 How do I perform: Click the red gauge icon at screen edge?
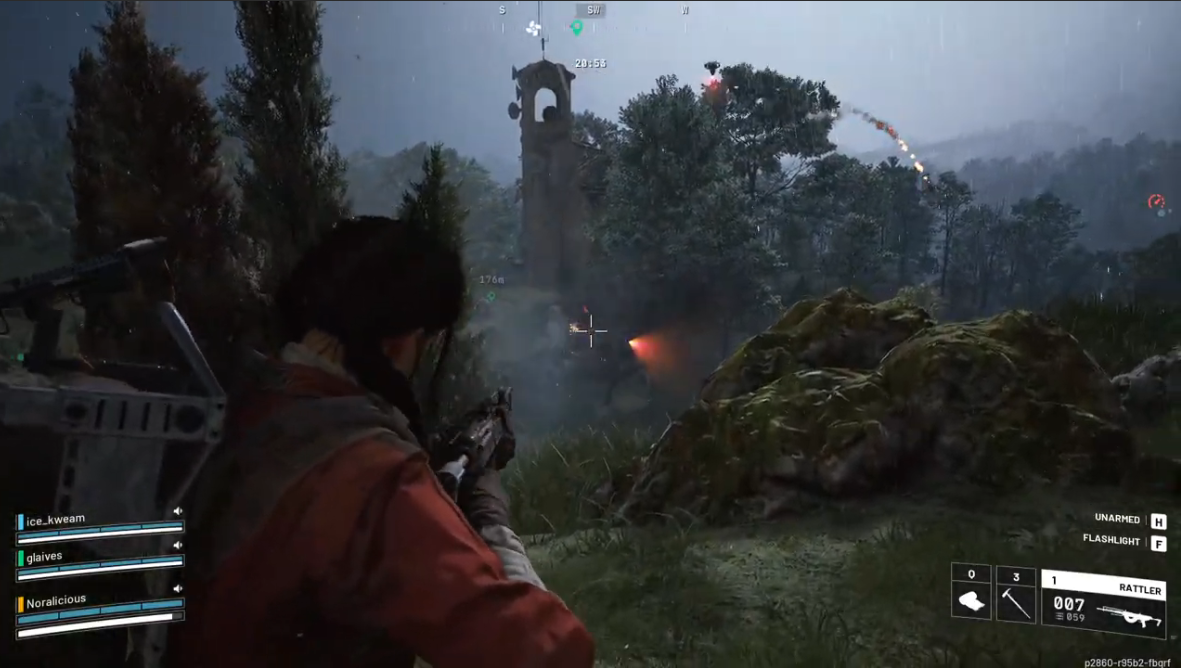(x=1156, y=202)
